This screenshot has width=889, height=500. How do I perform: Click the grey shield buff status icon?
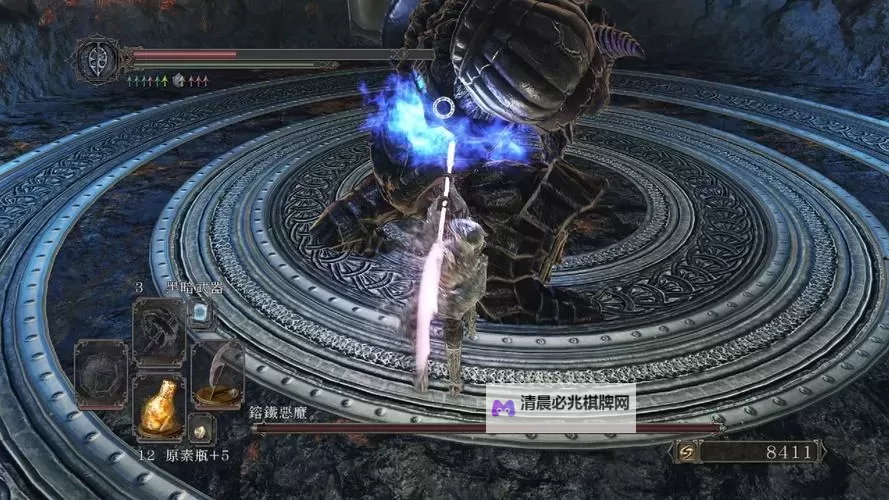coord(179,80)
